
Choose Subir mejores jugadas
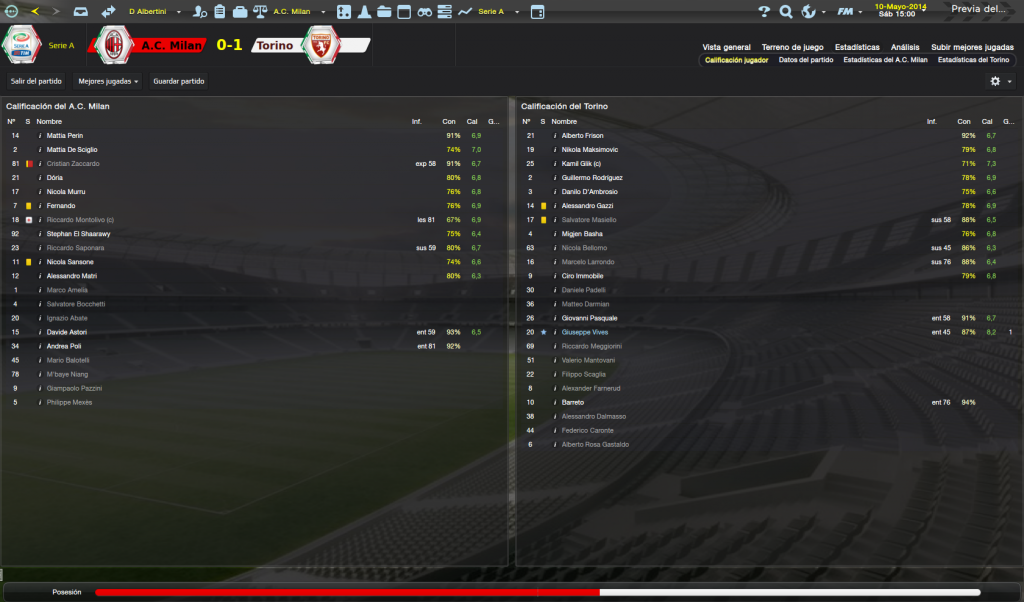click(x=972, y=47)
